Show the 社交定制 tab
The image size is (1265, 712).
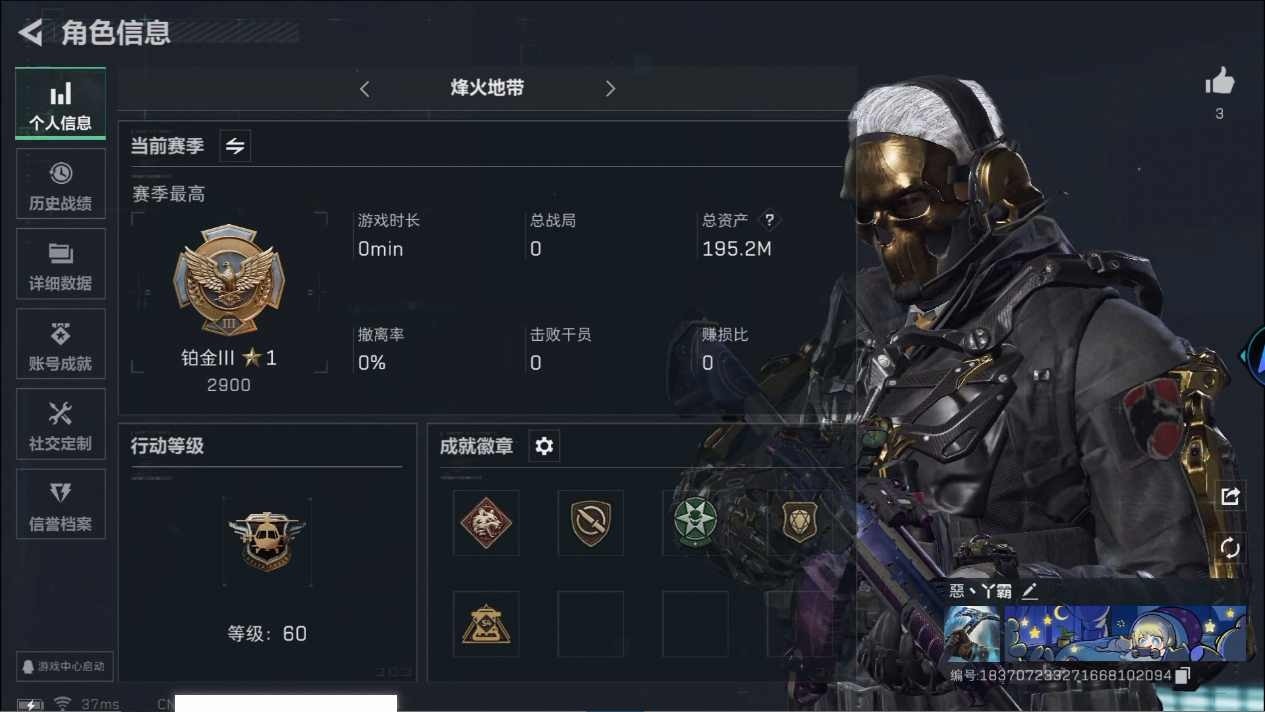[x=61, y=424]
